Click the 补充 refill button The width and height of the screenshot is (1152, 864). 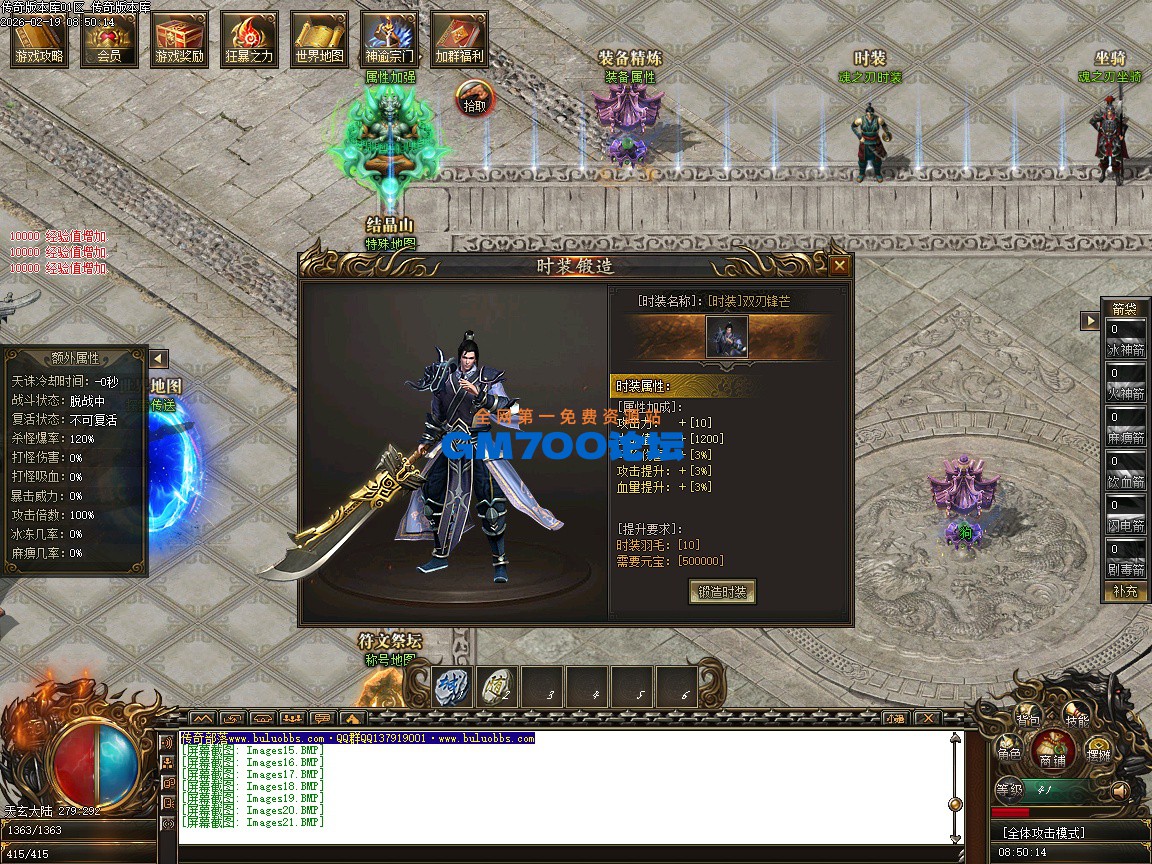click(1125, 591)
